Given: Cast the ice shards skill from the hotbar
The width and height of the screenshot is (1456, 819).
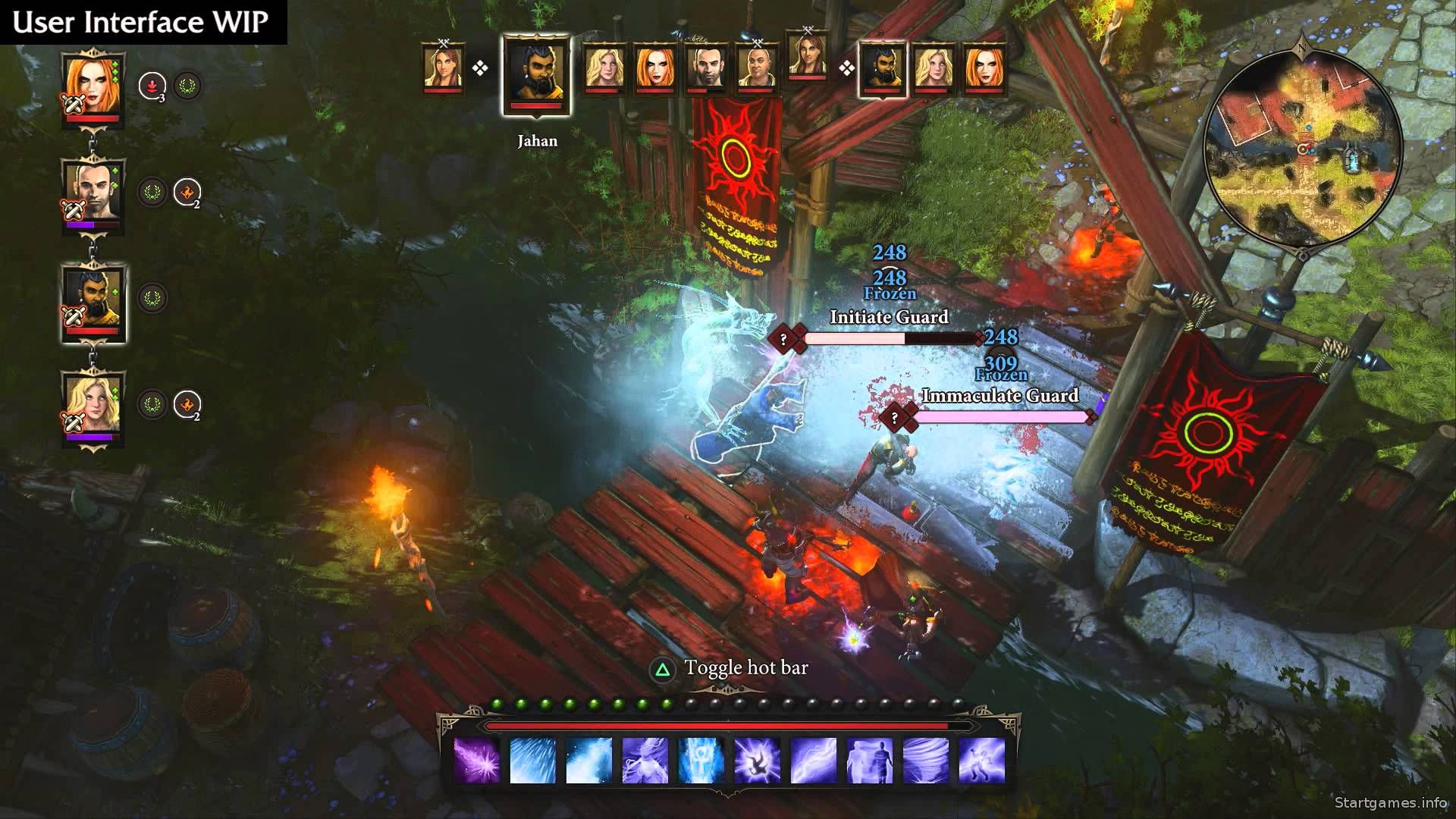Looking at the screenshot, I should 532,759.
